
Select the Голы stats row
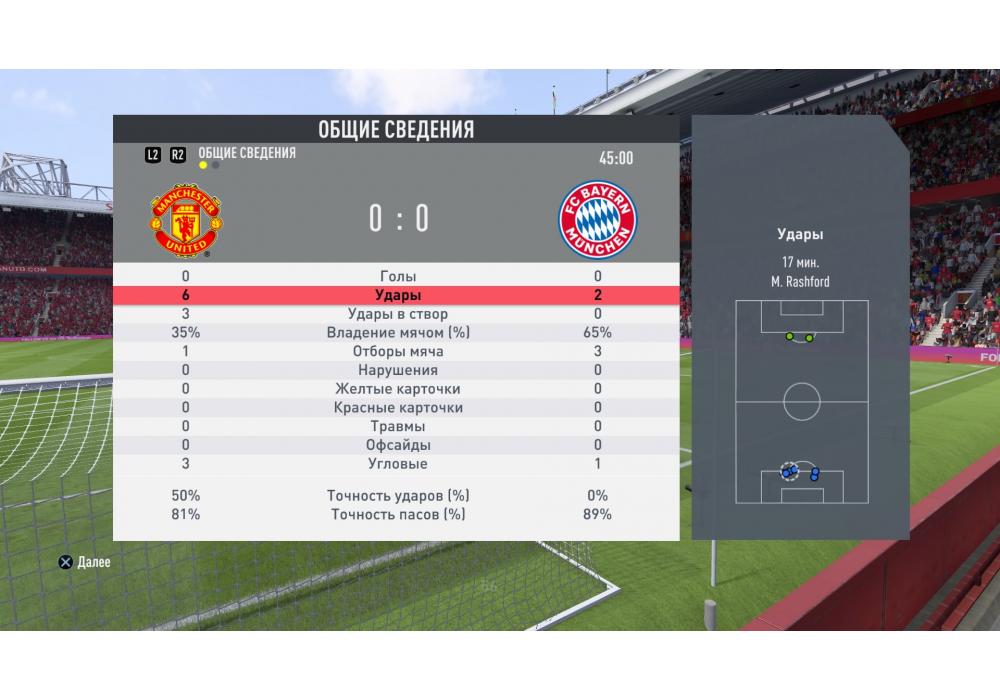(398, 276)
